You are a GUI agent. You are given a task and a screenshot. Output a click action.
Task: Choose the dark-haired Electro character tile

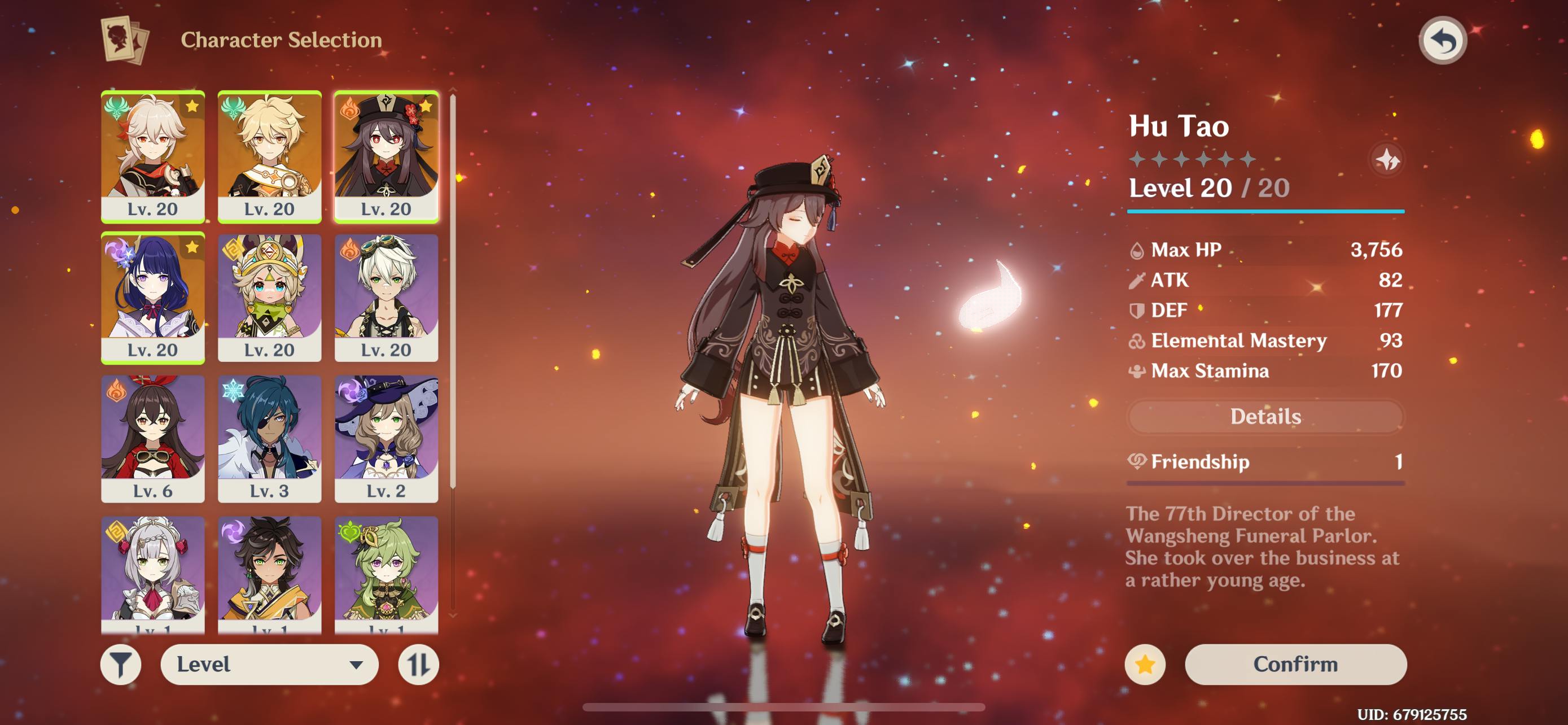click(x=269, y=572)
